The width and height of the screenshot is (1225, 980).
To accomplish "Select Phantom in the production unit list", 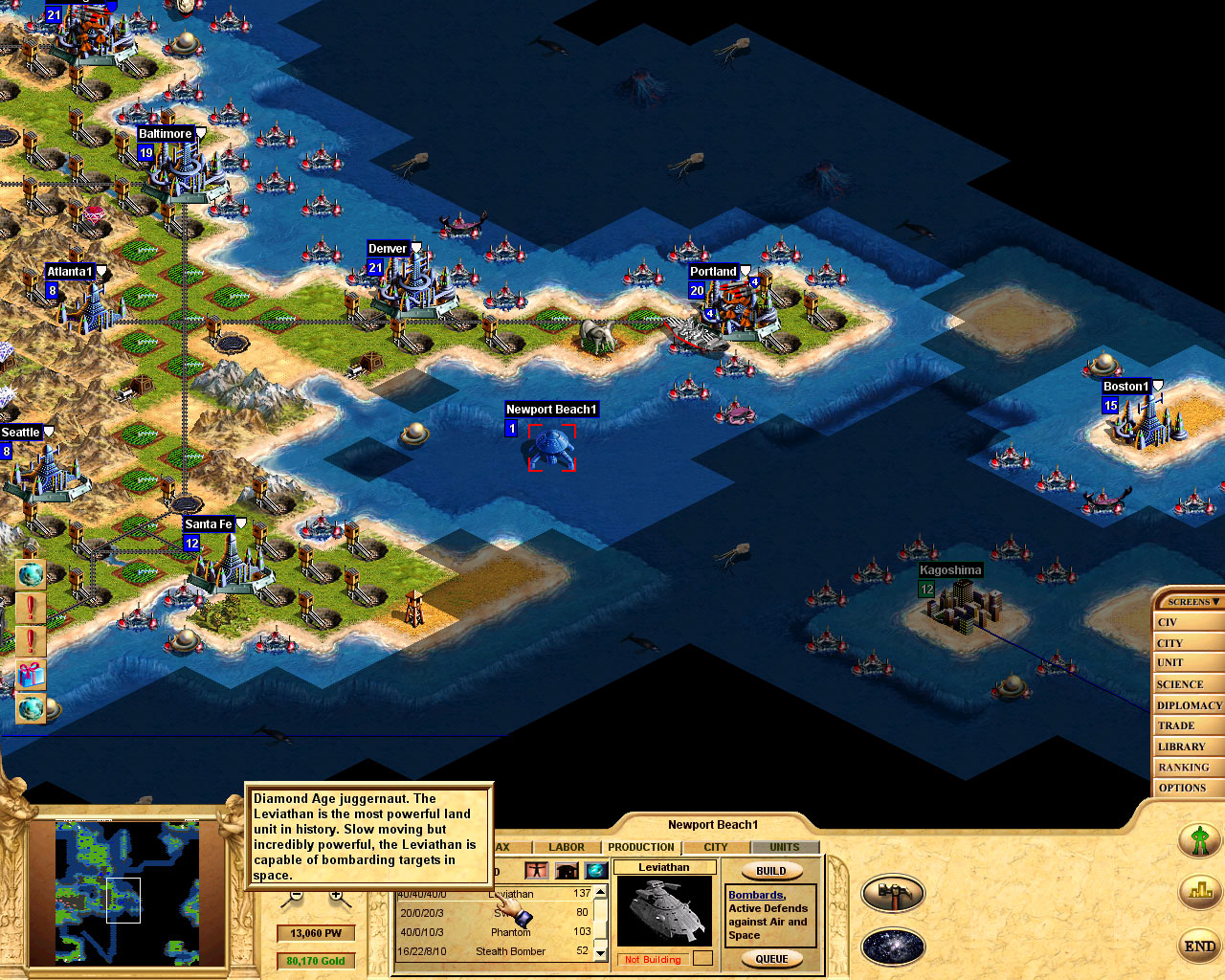I will tap(512, 930).
